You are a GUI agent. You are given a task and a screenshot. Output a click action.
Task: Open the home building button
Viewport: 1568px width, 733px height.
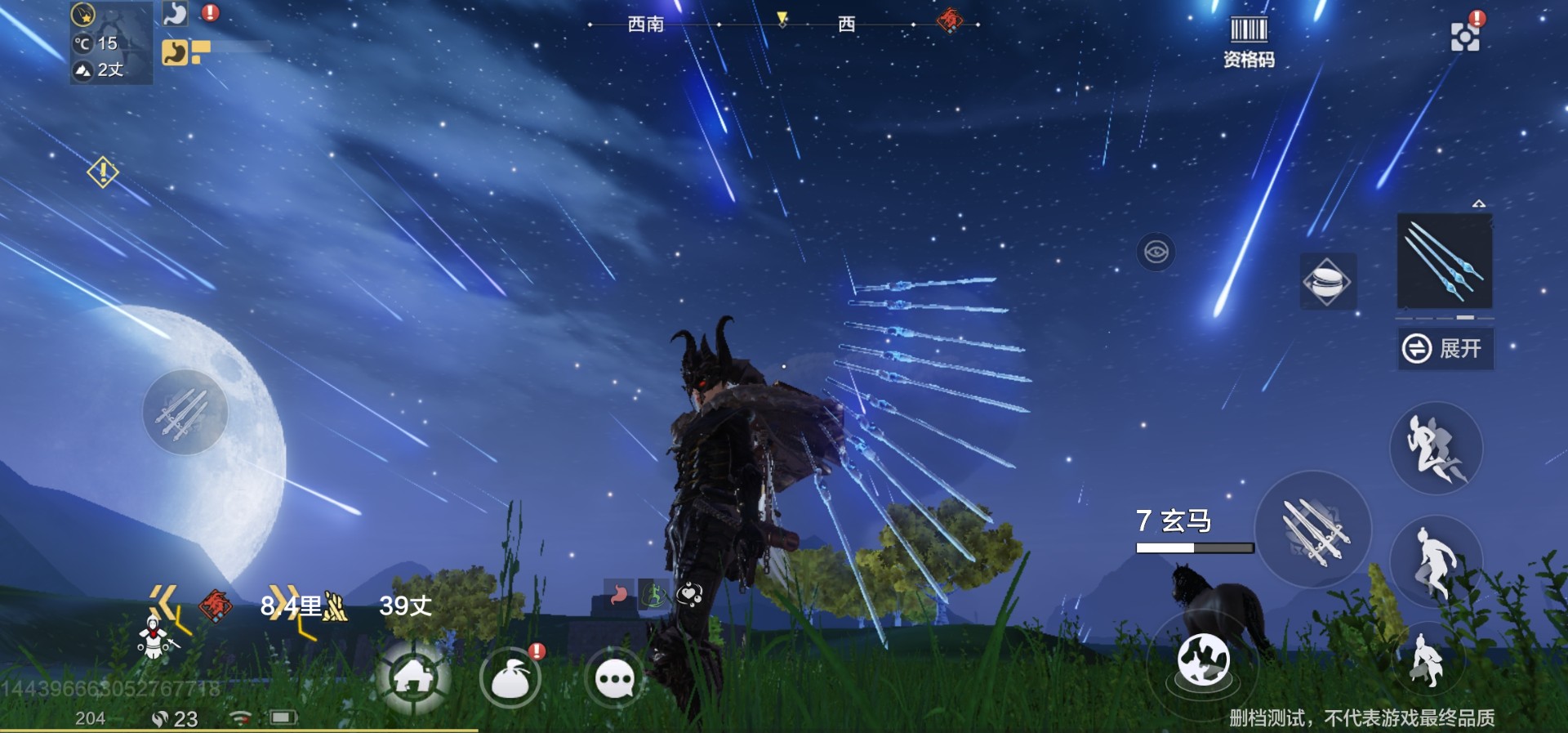coord(413,677)
